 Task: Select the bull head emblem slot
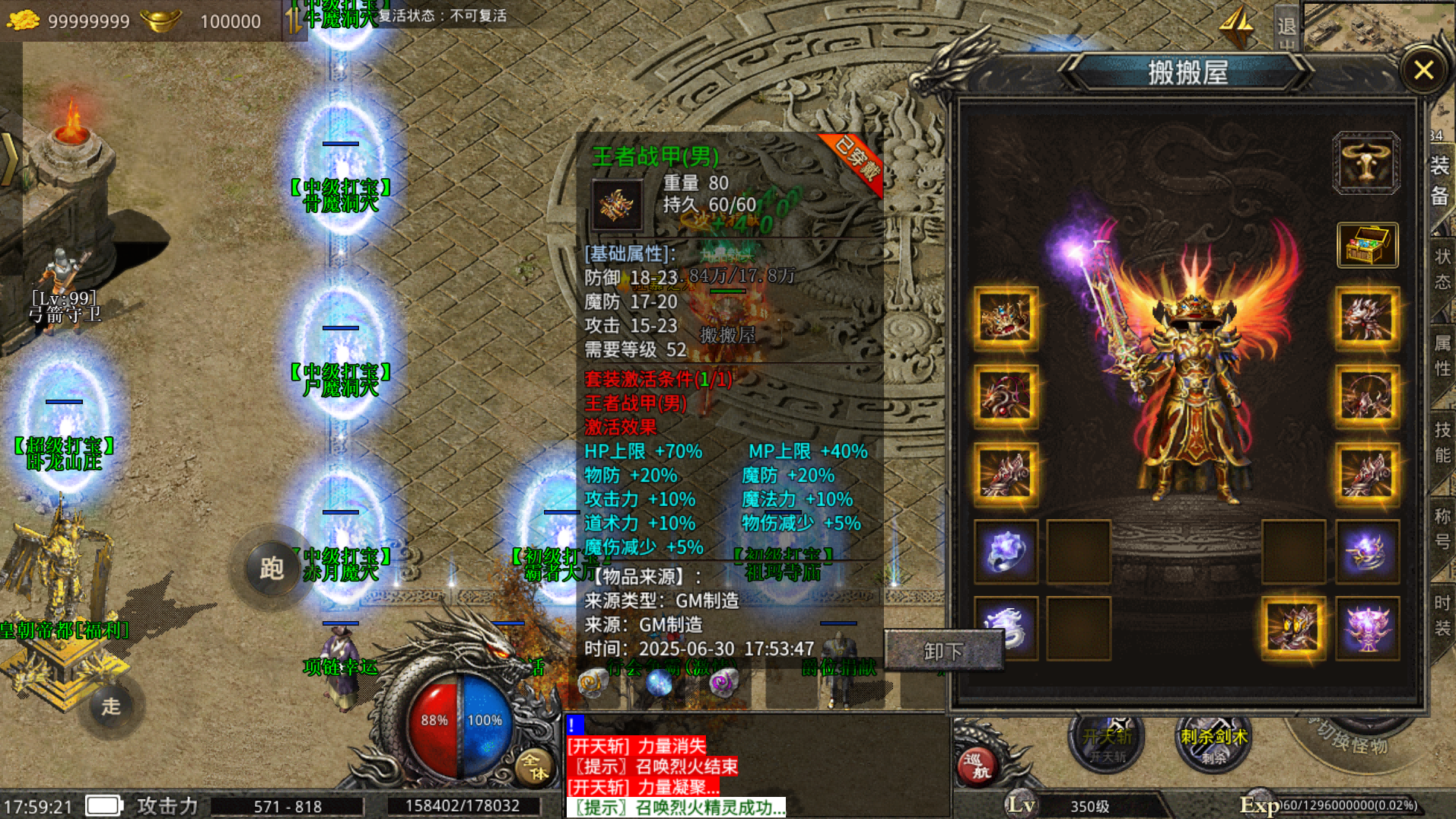(1366, 162)
